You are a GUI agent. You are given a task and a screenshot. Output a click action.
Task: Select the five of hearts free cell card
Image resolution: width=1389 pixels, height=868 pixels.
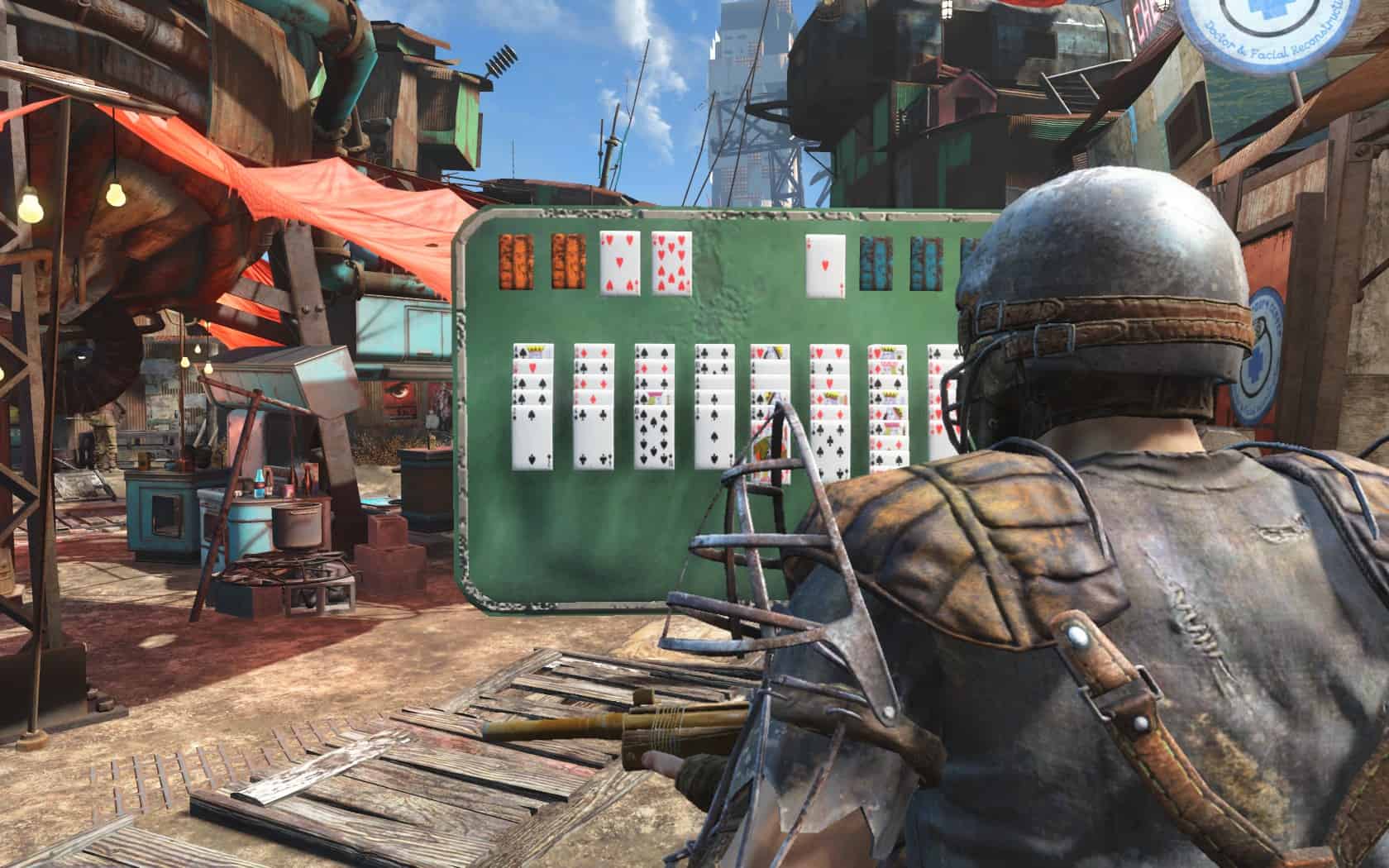pos(620,262)
